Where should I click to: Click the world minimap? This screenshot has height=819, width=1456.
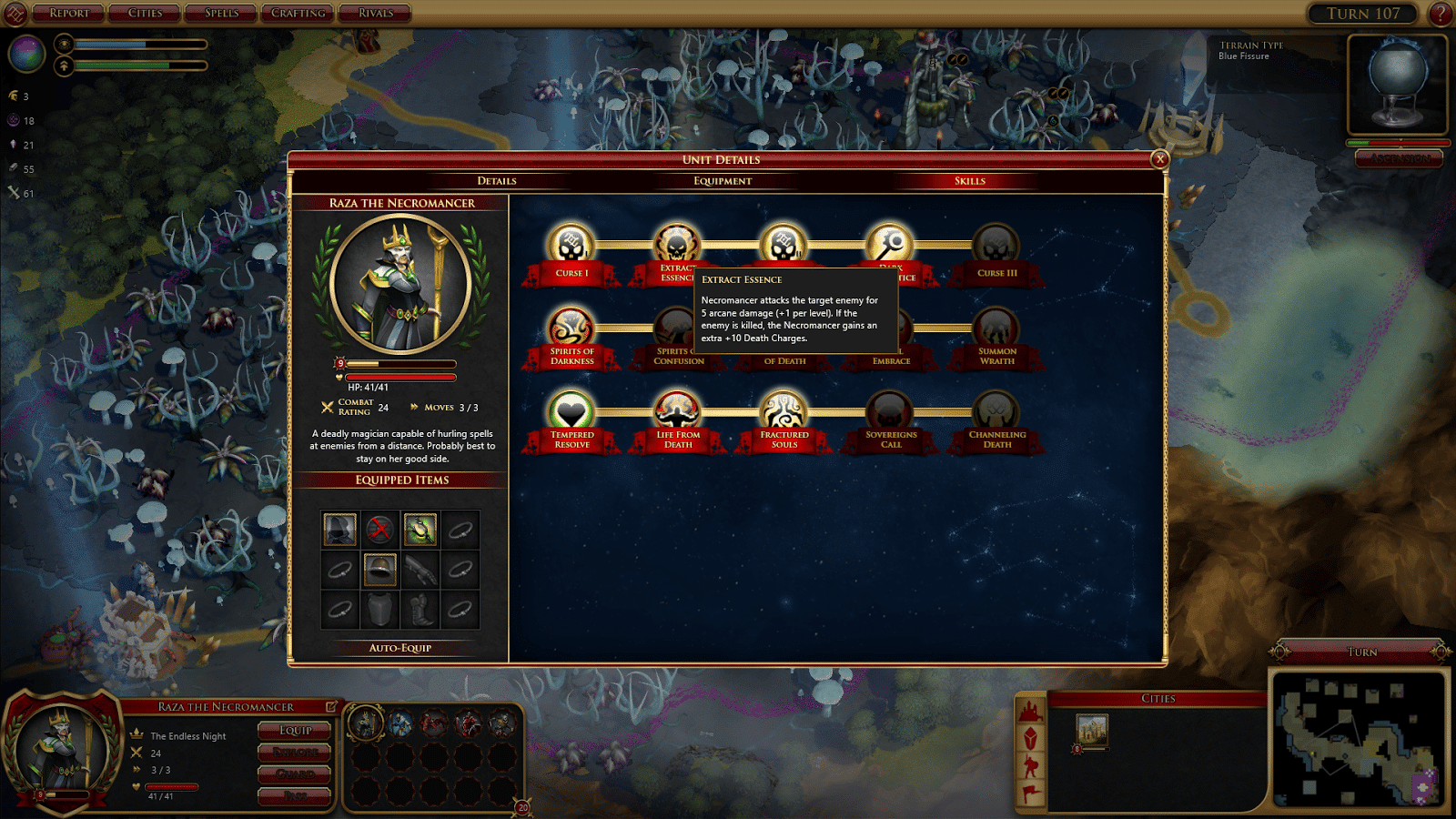tap(1359, 739)
